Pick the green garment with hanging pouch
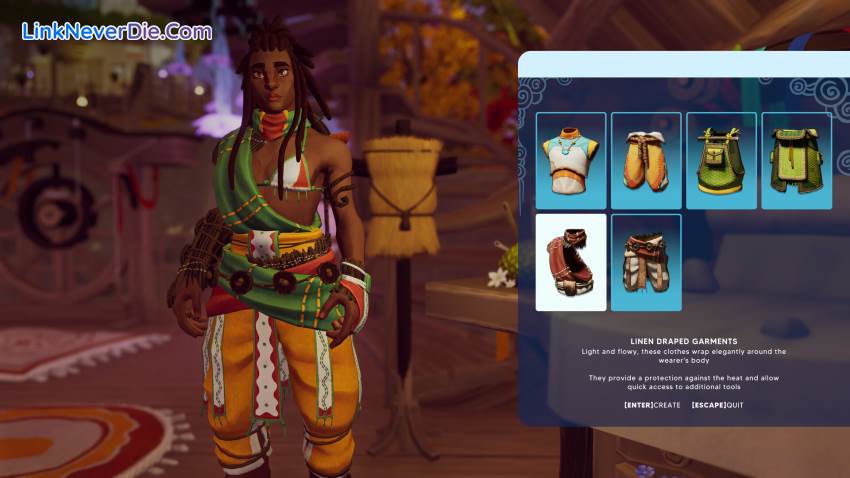850x478 pixels. tap(721, 161)
